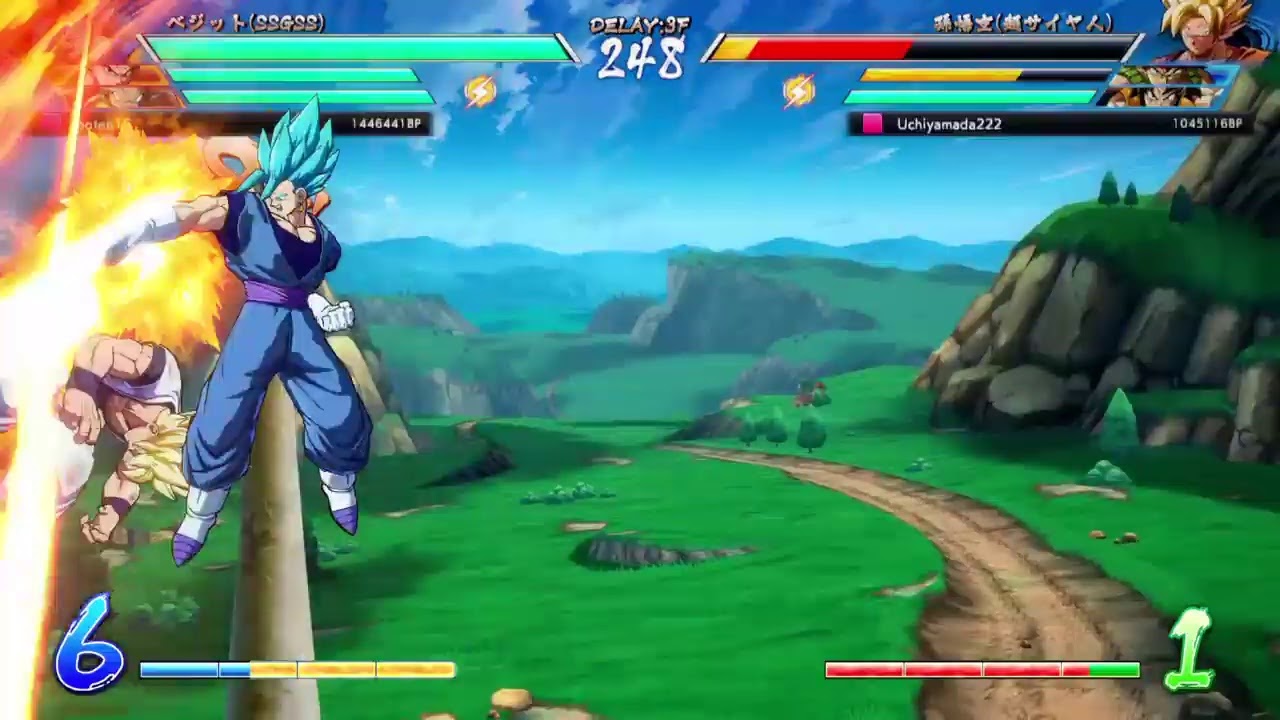Click the round timer showing 248
The height and width of the screenshot is (720, 1280).
coord(638,60)
